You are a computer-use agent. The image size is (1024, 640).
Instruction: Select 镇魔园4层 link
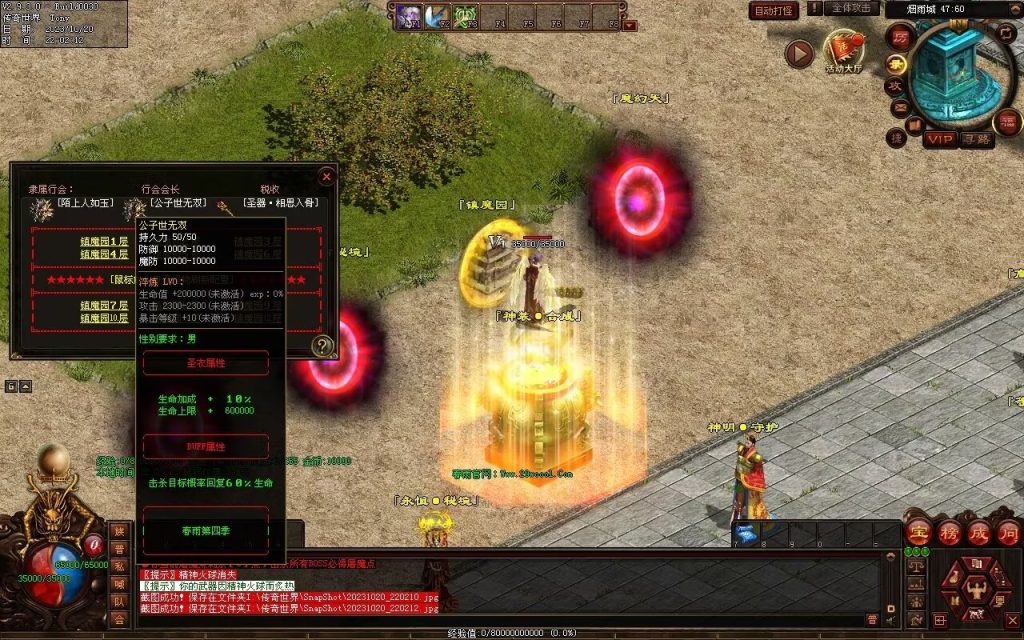pyautogui.click(x=104, y=254)
